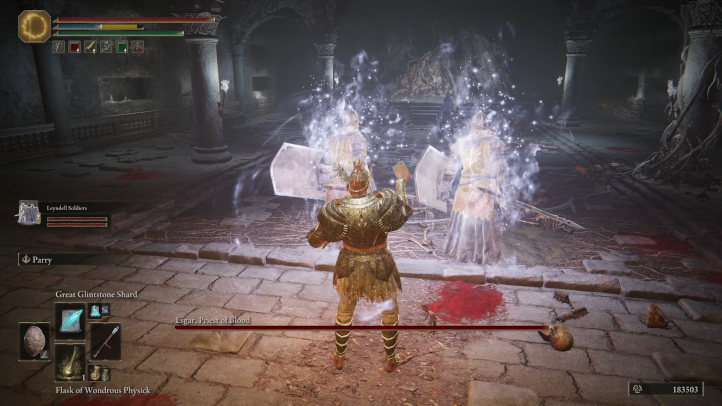
Task: Click the solid green square buff icon
Action: [121, 46]
